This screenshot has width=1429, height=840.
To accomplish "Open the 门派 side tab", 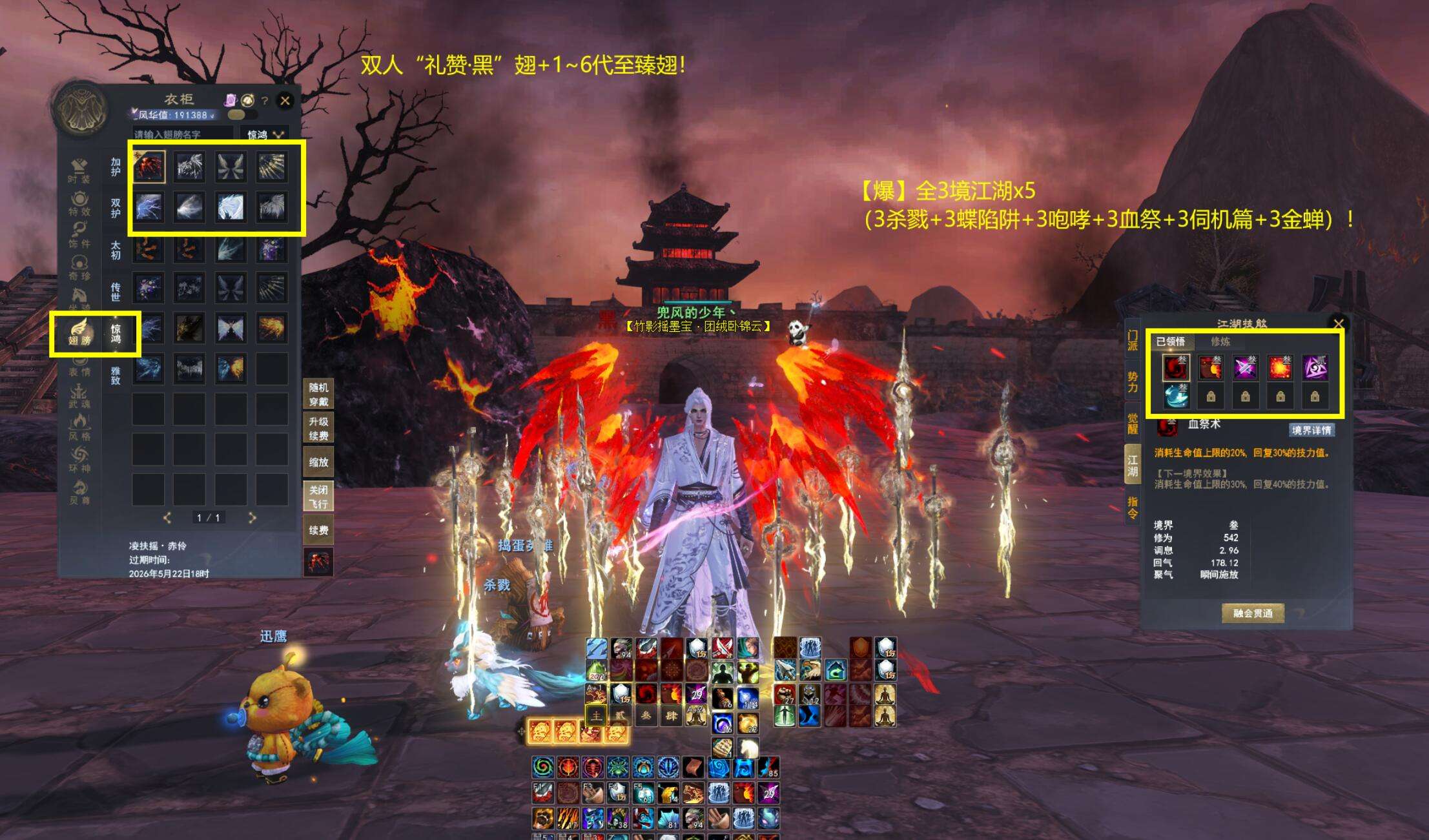I will click(x=1133, y=340).
